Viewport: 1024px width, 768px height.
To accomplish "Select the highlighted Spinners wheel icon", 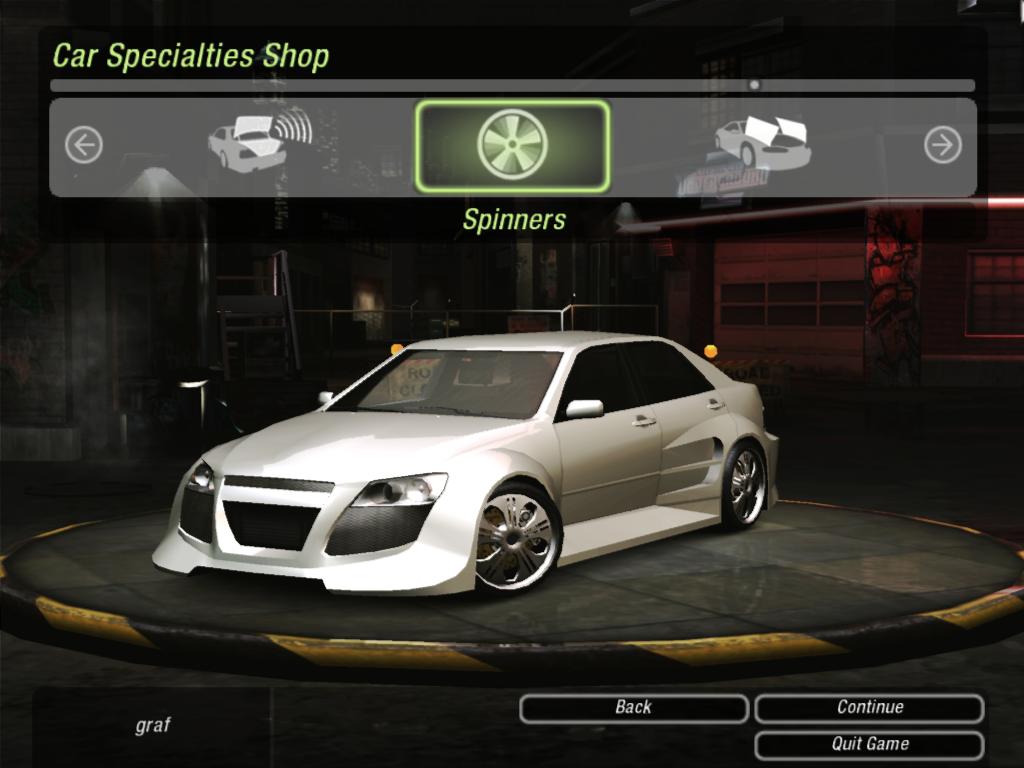I will (512, 145).
